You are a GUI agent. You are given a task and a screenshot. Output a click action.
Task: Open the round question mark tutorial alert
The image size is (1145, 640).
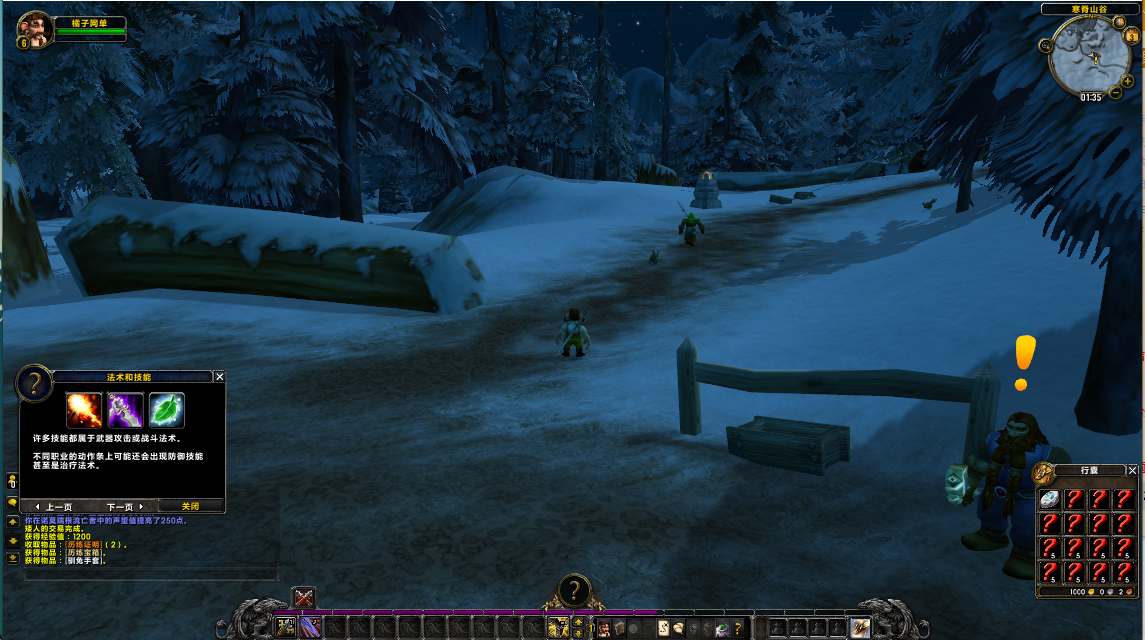tap(573, 590)
